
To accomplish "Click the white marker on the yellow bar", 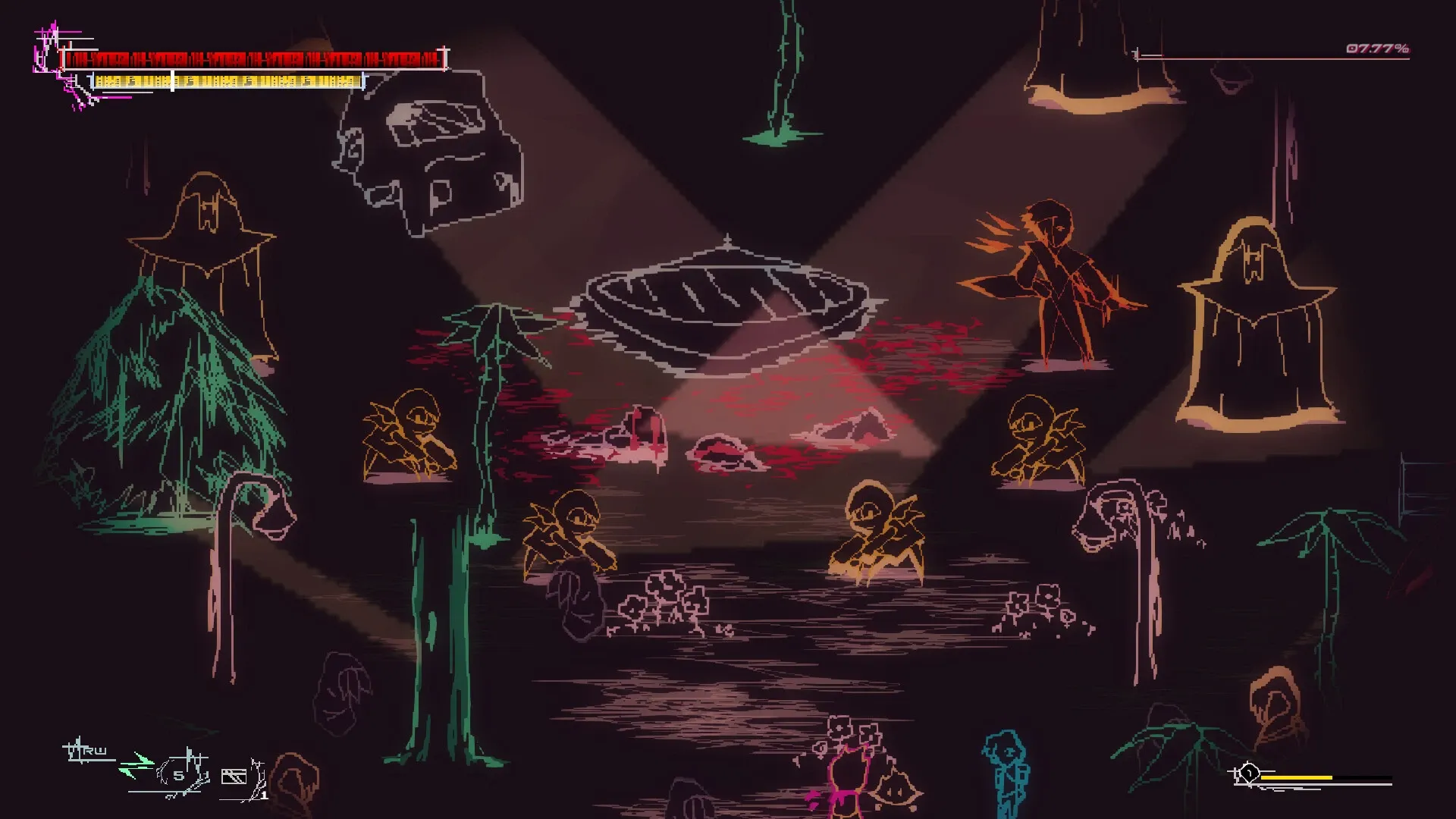I will (173, 81).
